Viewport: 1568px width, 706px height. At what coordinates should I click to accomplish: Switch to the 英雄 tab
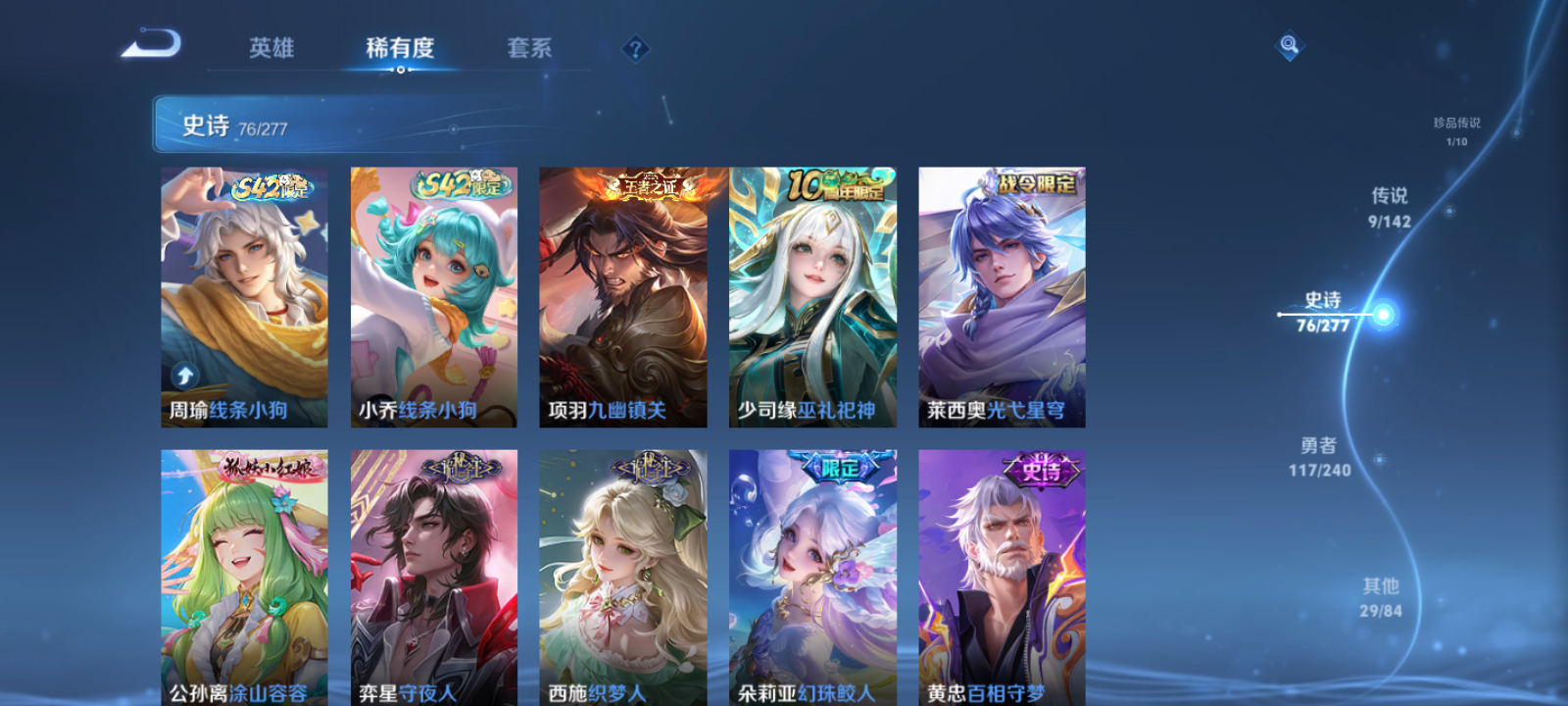[x=271, y=48]
